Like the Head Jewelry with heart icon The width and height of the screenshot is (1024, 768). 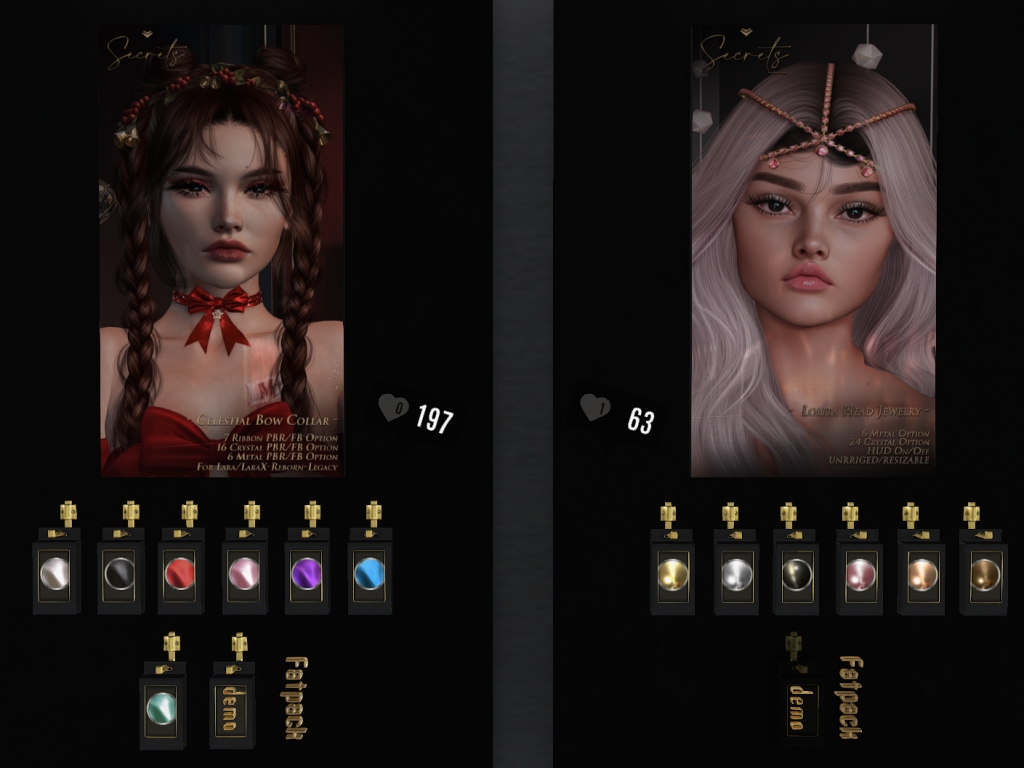(x=595, y=408)
